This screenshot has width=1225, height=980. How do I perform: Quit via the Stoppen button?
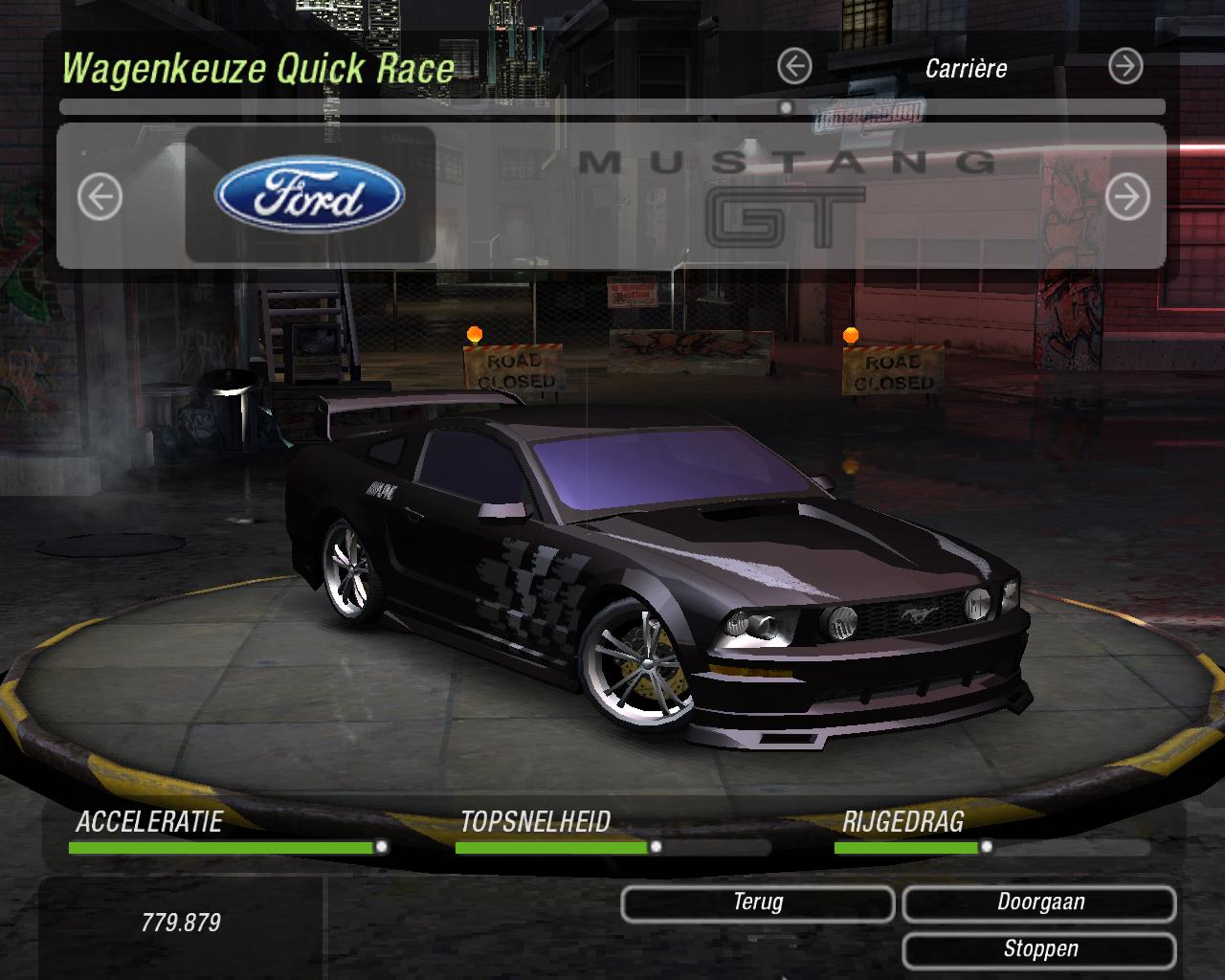(1039, 949)
